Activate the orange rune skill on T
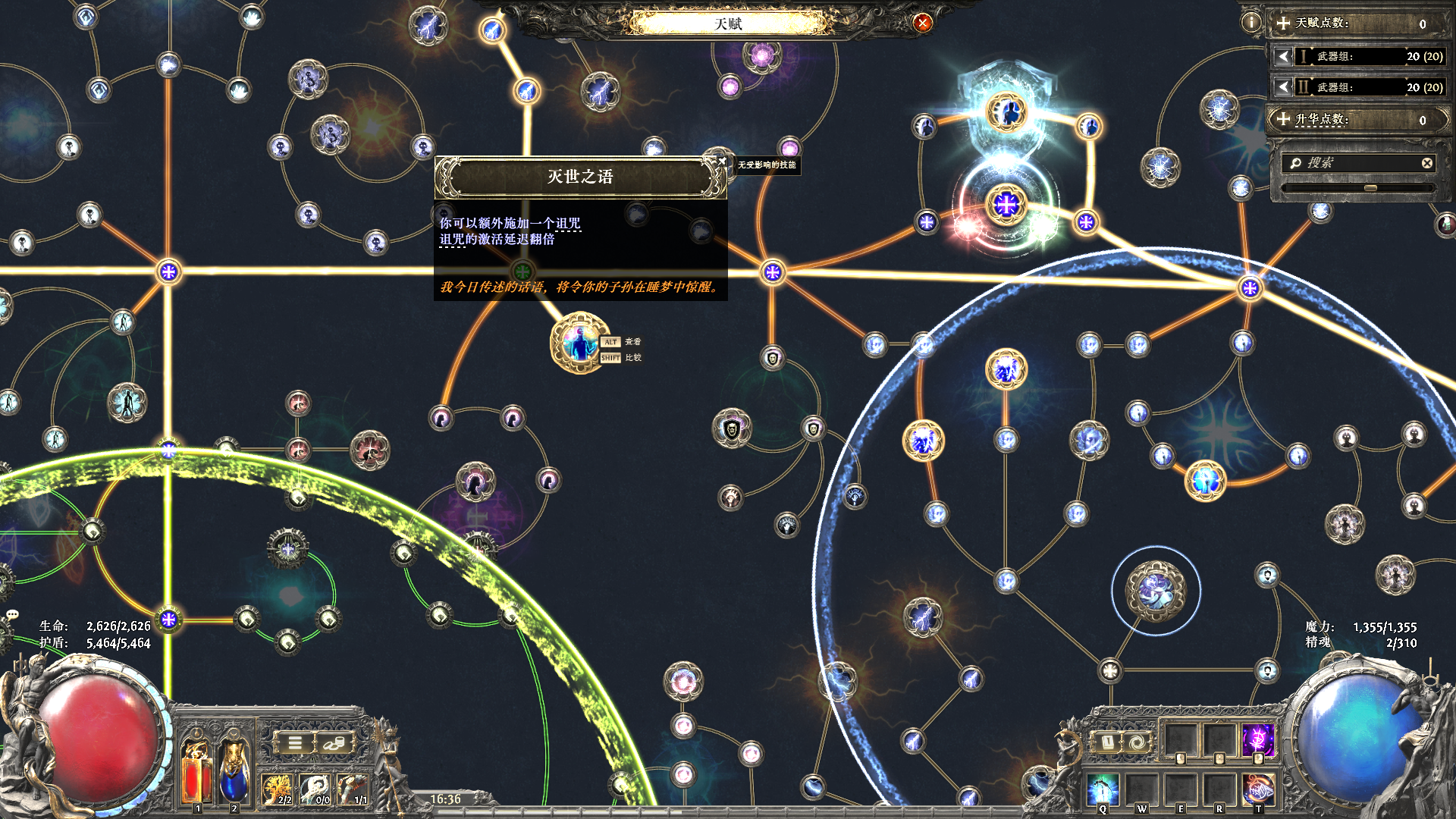Screen dimensions: 1456x819 click(1258, 789)
